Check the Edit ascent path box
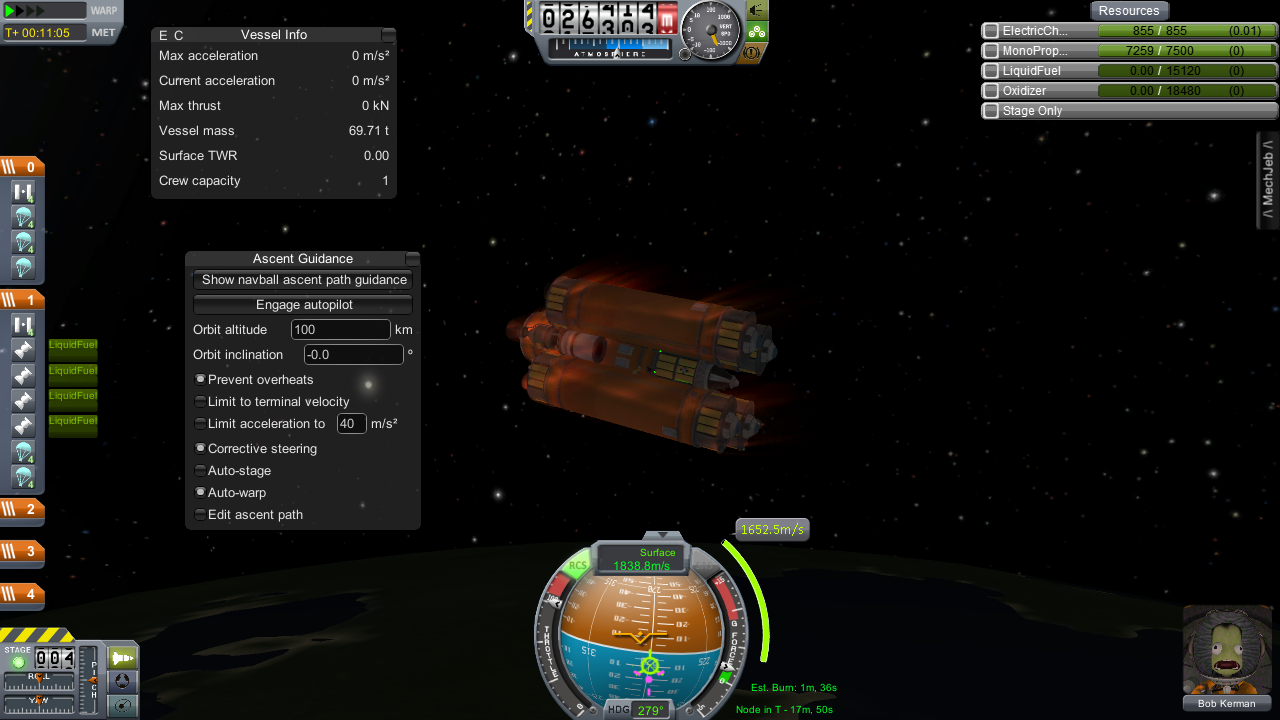Image resolution: width=1280 pixels, height=720 pixels. tap(201, 515)
